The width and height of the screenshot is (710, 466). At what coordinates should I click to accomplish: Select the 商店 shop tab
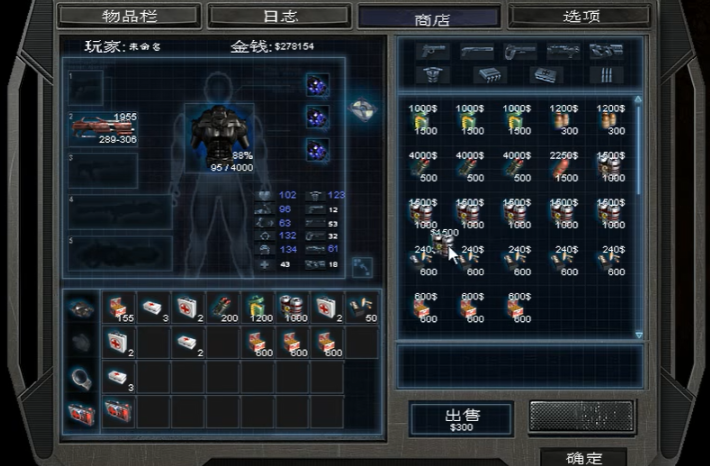pos(429,18)
